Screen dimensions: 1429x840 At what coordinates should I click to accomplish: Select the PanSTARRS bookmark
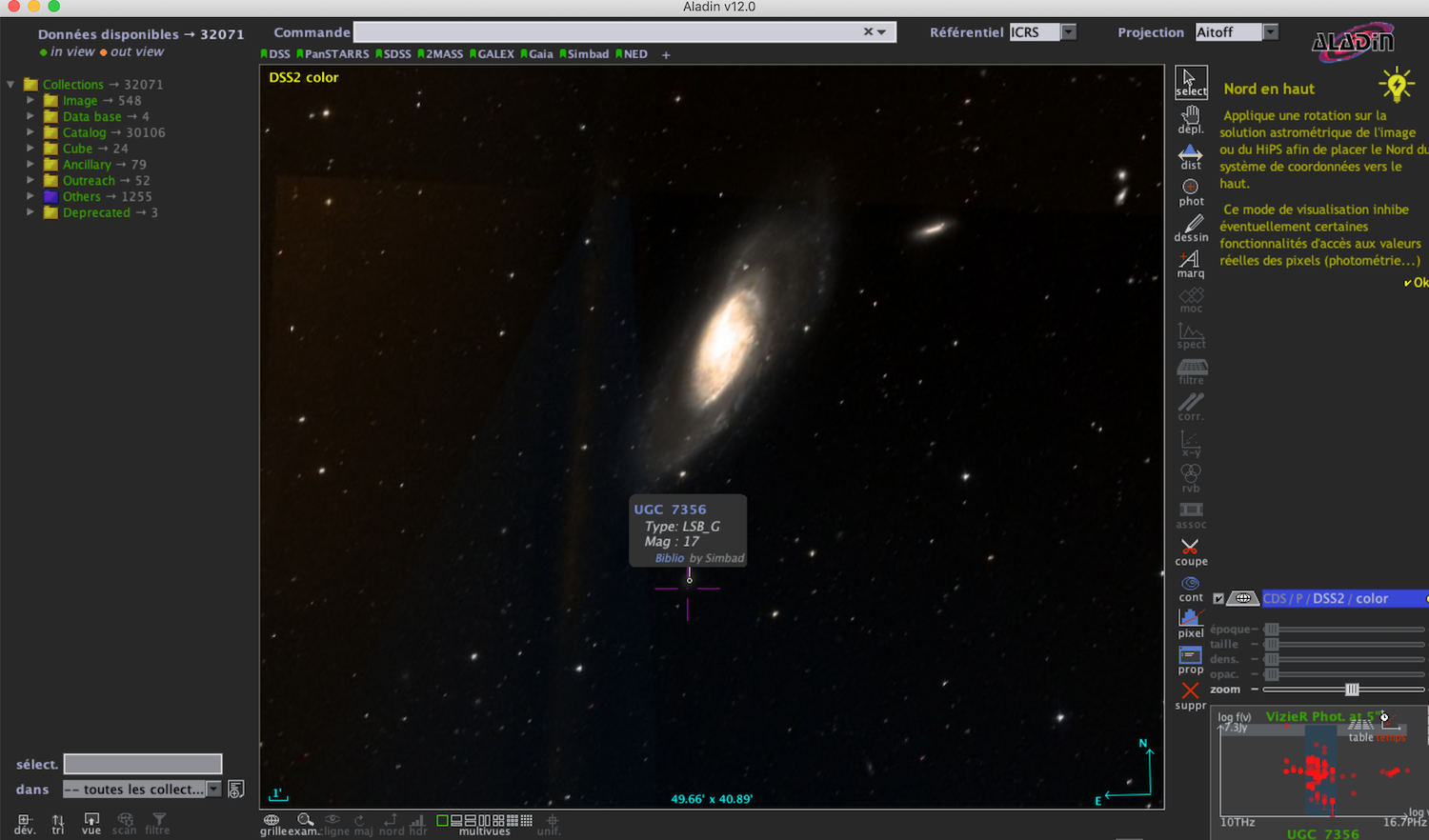tap(335, 54)
